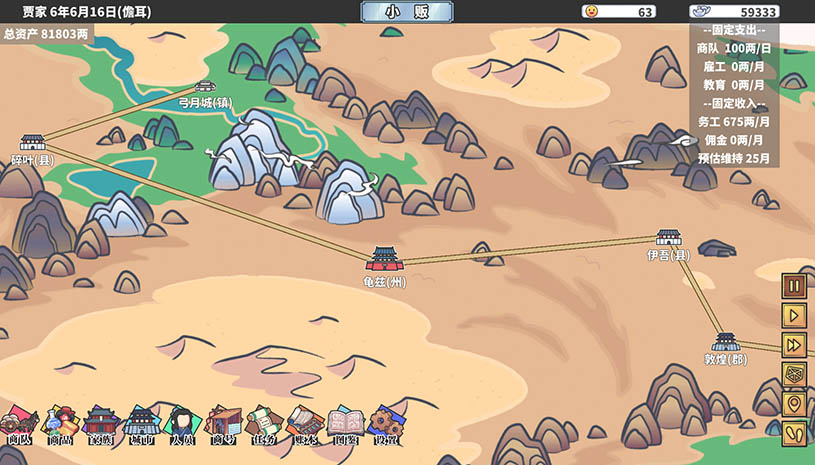Open the 商队 caravan menu
The height and width of the screenshot is (465, 815).
click(19, 425)
